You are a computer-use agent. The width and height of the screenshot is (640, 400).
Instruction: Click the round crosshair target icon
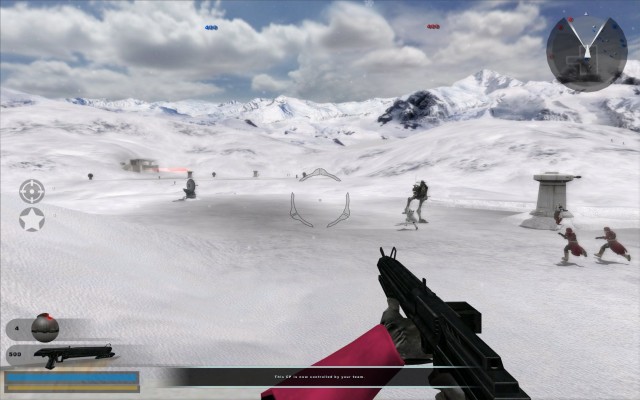coord(32,191)
